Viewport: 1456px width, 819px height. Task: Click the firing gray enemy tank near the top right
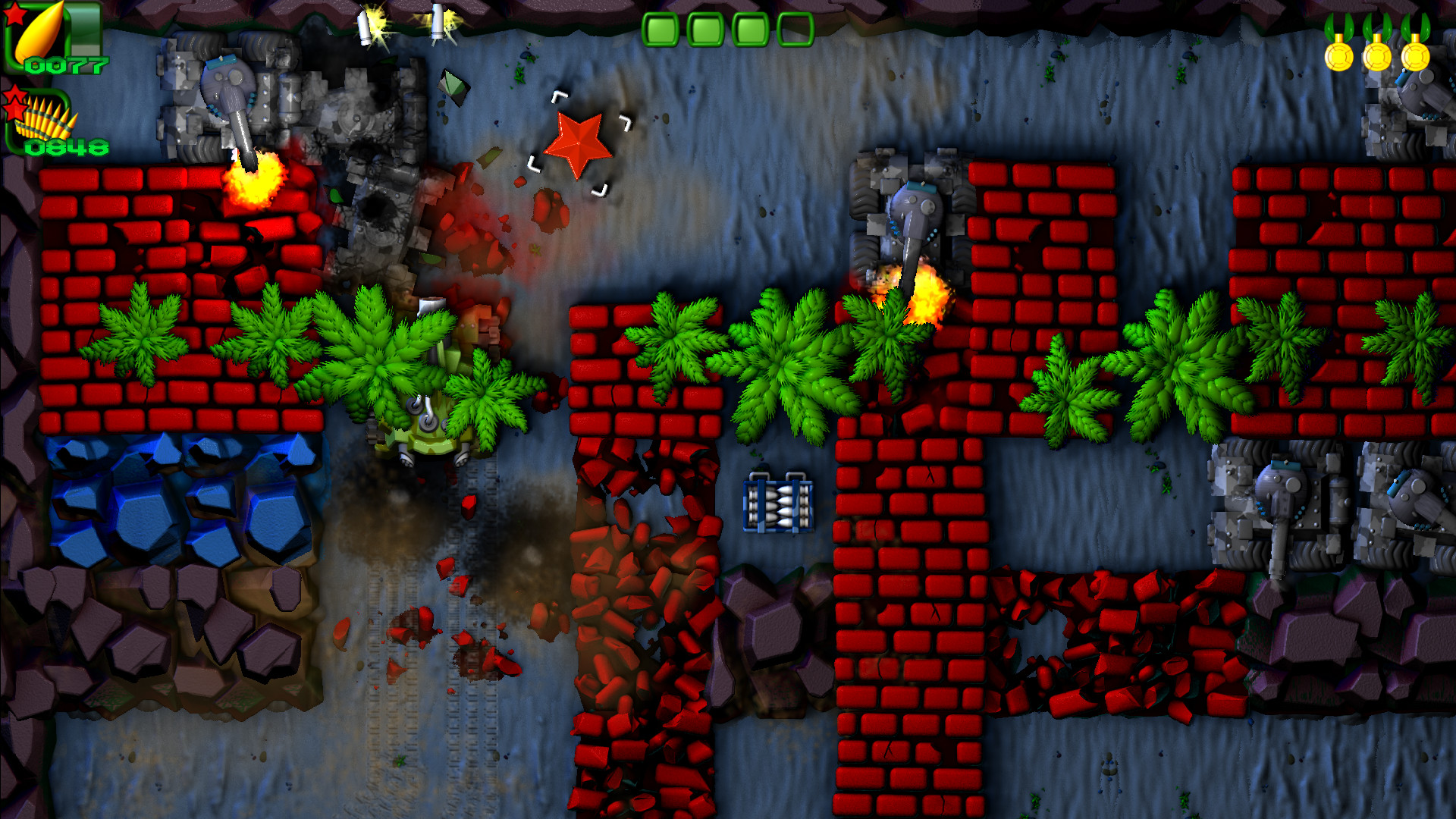point(910,209)
